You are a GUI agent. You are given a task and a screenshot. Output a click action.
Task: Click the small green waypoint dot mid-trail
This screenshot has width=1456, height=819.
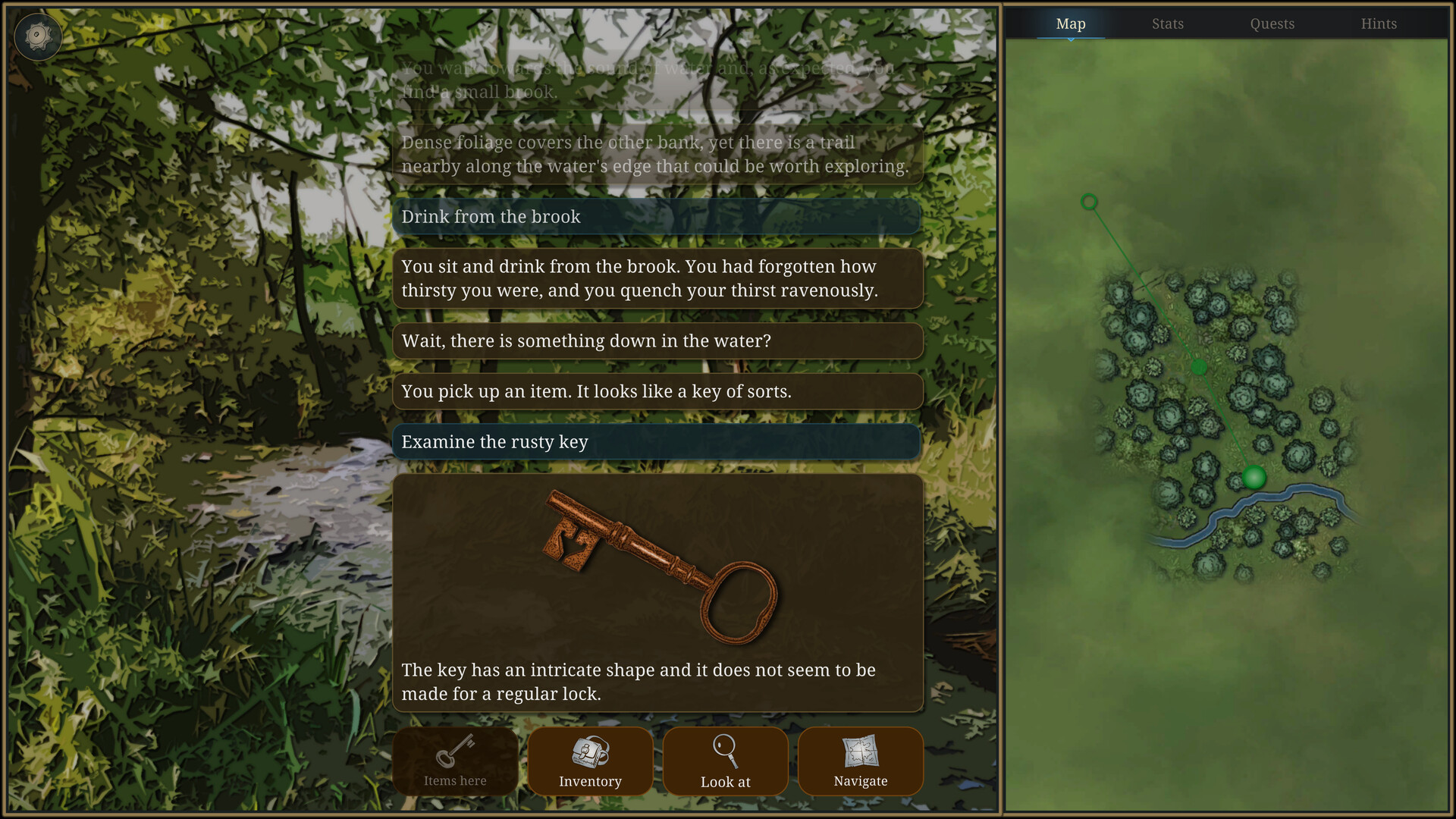point(1198,366)
